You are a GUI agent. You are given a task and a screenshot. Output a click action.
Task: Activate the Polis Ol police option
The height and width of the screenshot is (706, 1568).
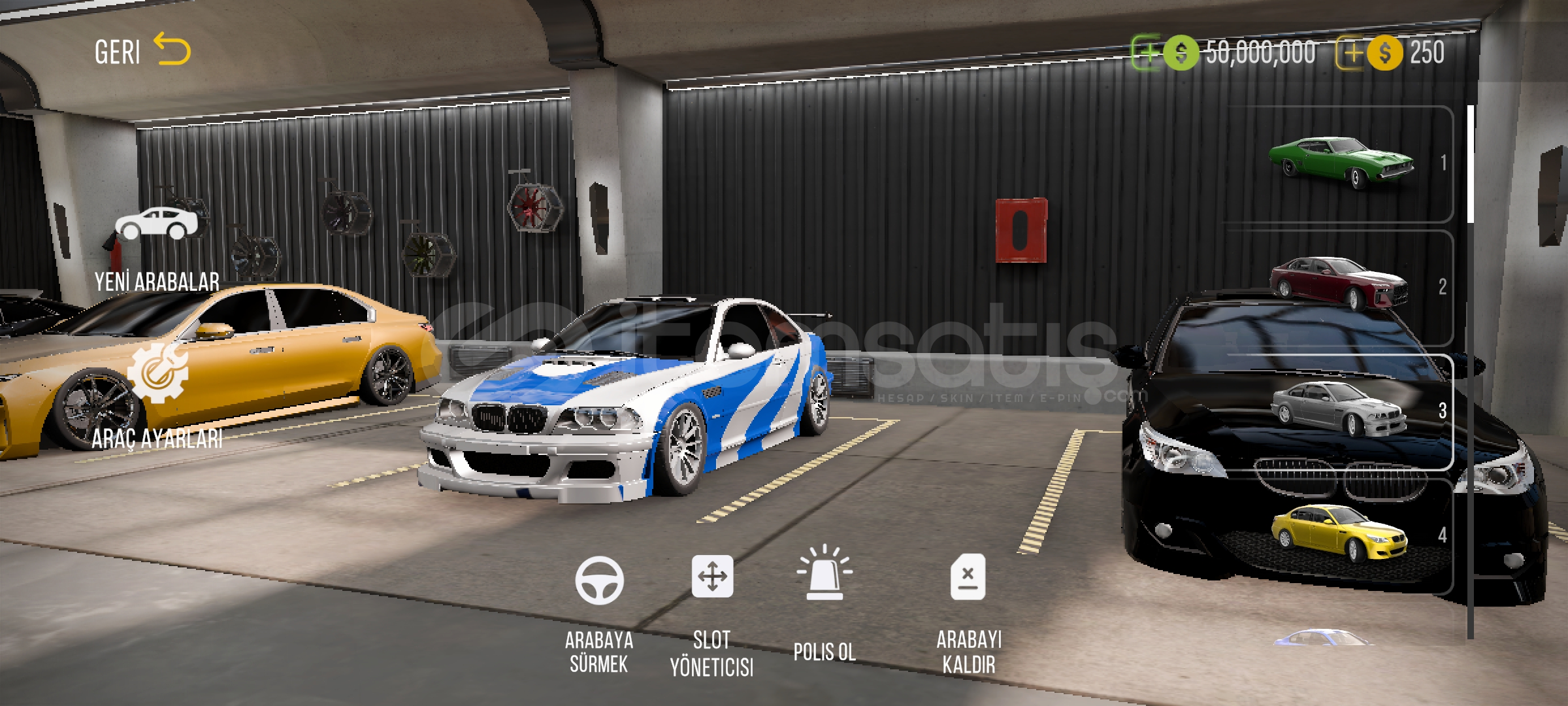(825, 601)
